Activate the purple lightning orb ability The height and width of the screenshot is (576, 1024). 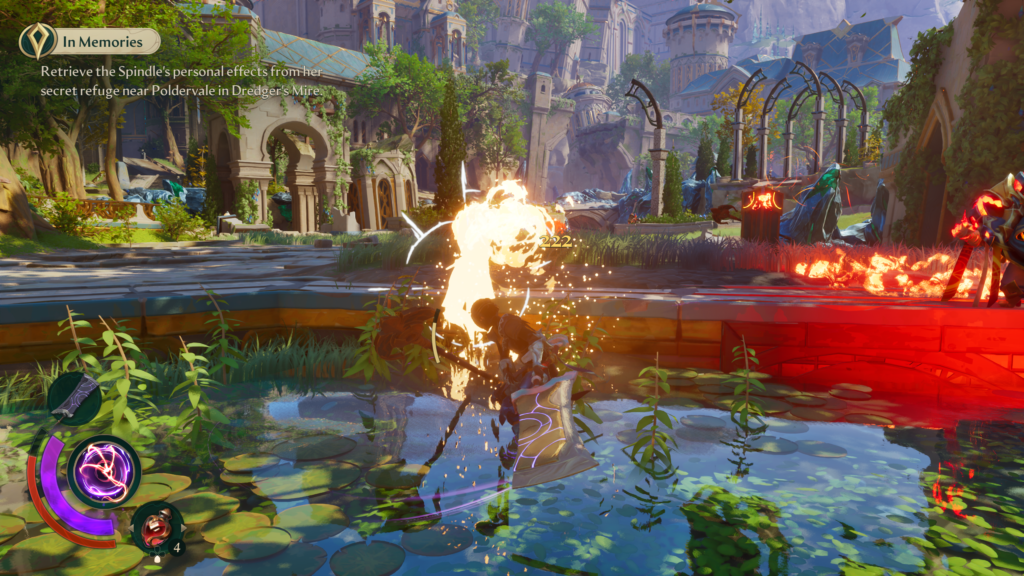point(104,471)
